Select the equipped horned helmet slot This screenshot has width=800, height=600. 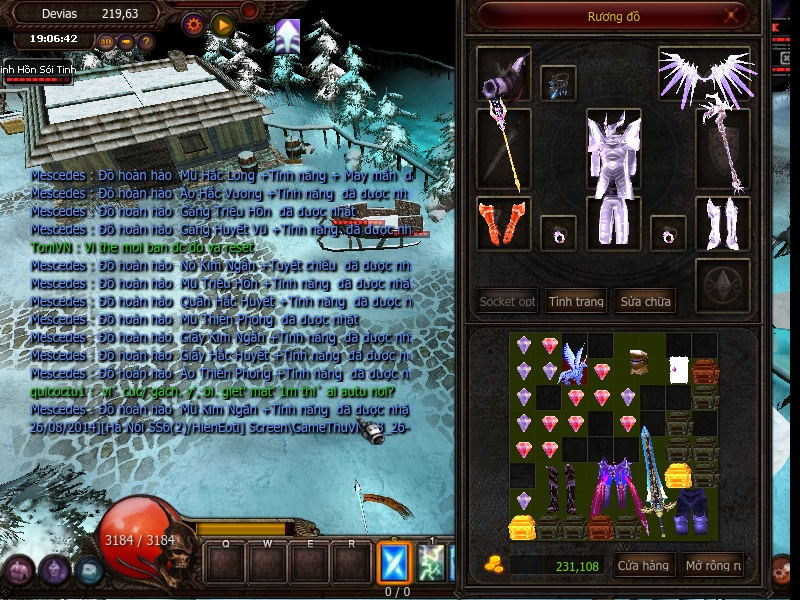click(x=503, y=74)
